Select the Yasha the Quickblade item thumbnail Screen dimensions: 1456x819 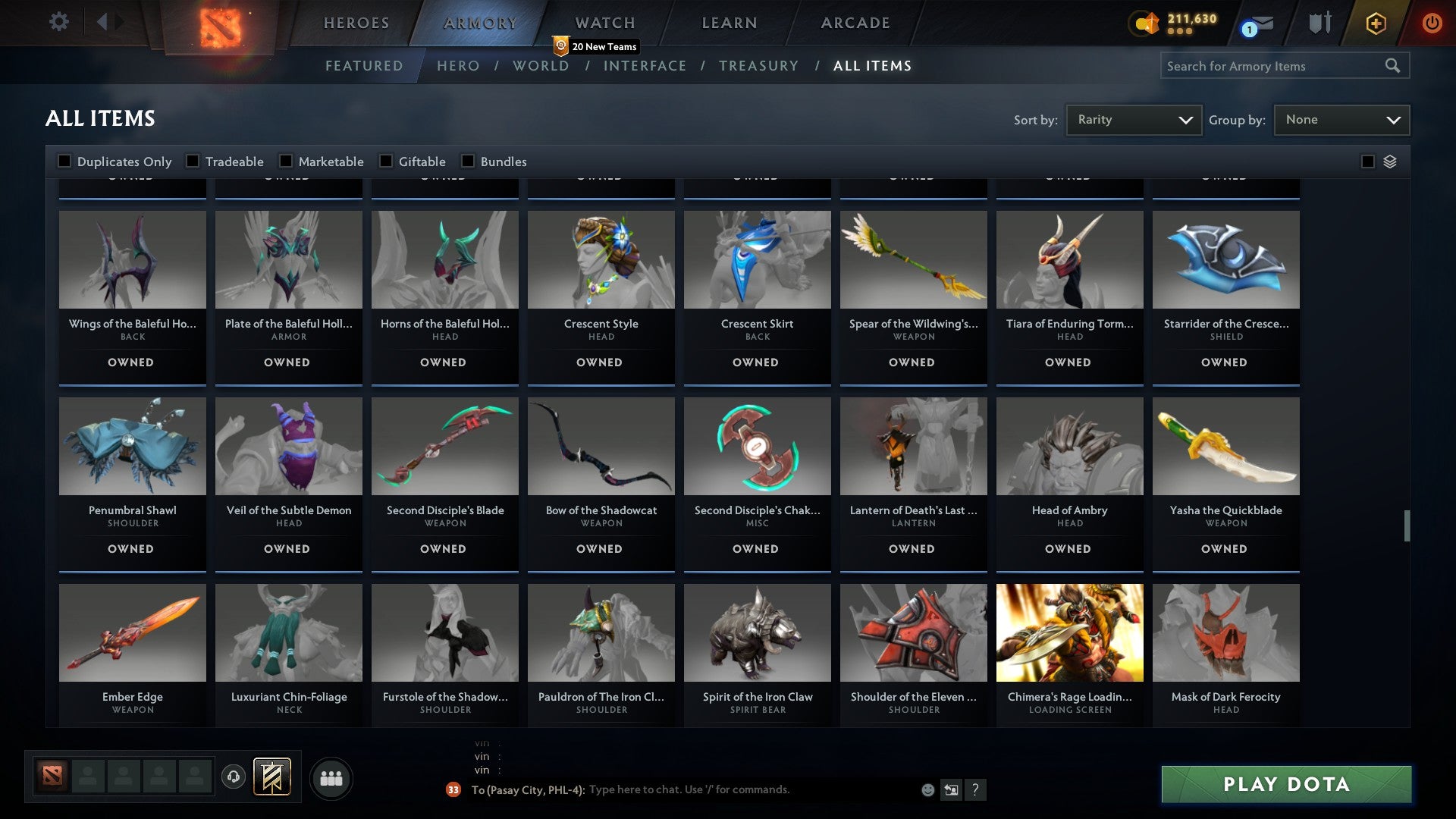point(1225,446)
